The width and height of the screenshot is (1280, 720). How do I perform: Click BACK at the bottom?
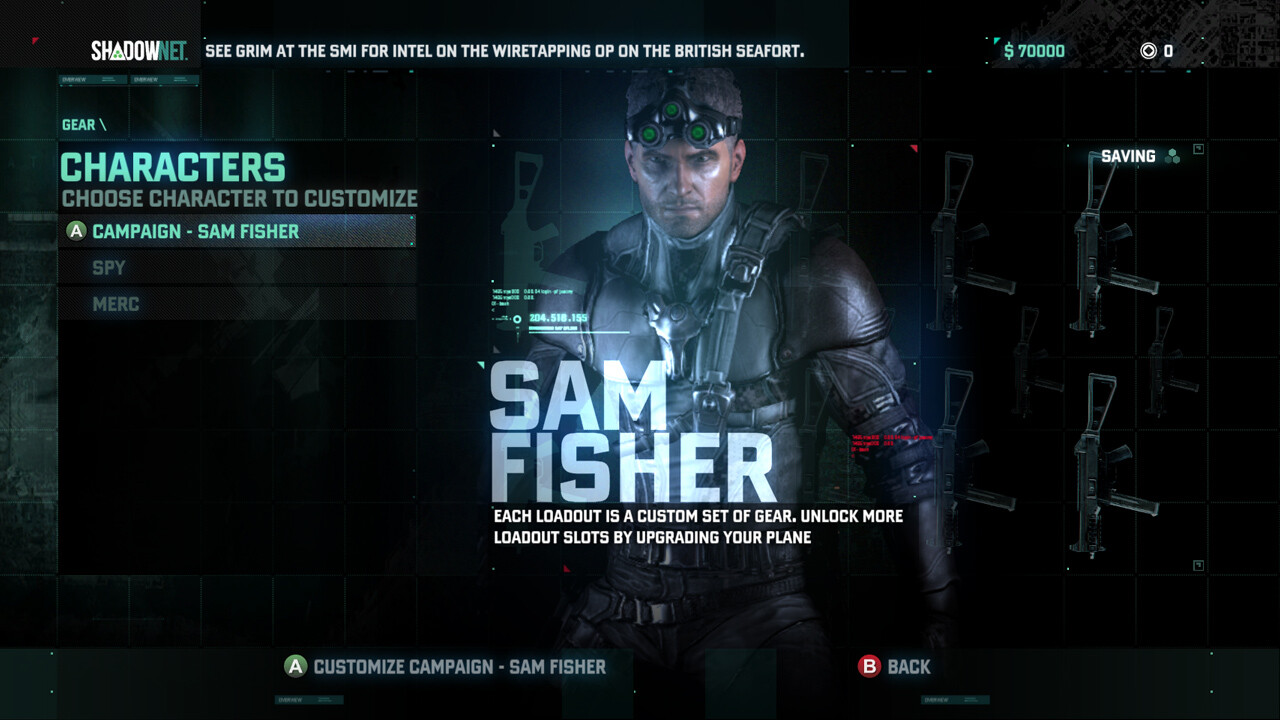point(906,666)
